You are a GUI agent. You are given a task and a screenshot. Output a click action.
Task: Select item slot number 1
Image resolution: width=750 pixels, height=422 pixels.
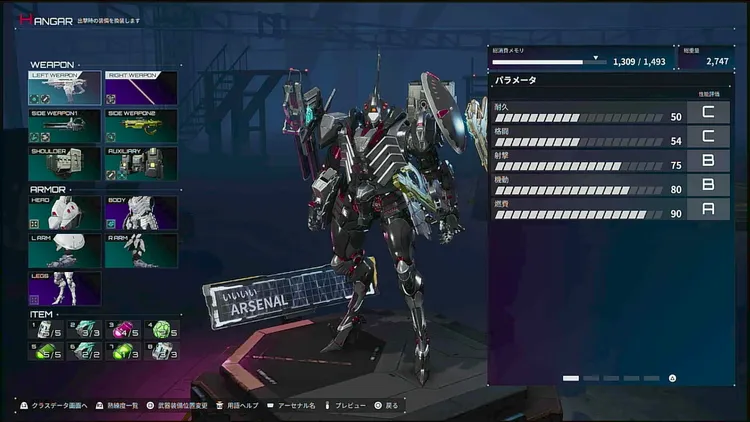[x=47, y=329]
